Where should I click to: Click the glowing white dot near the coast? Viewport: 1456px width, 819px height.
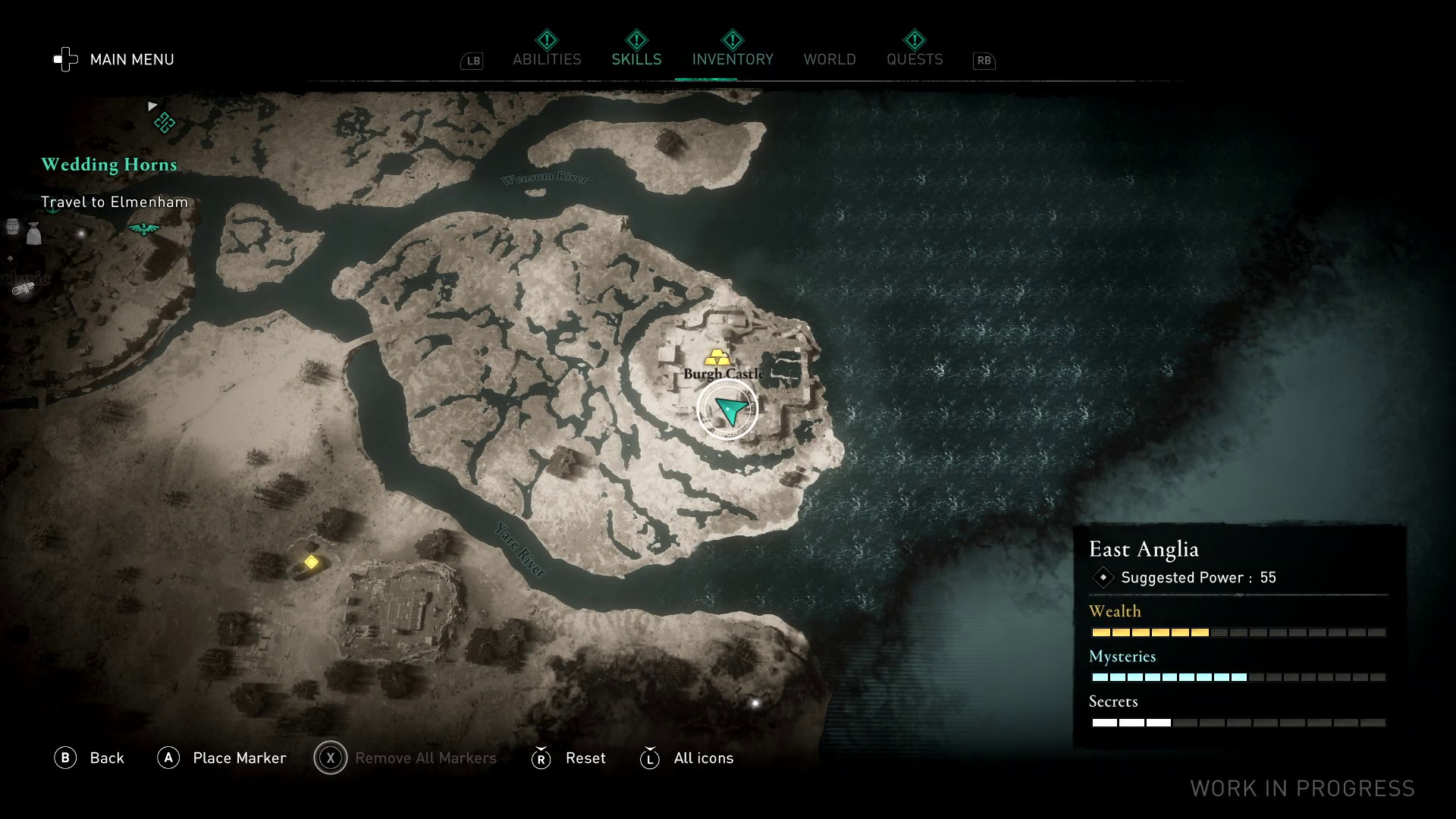point(755,703)
